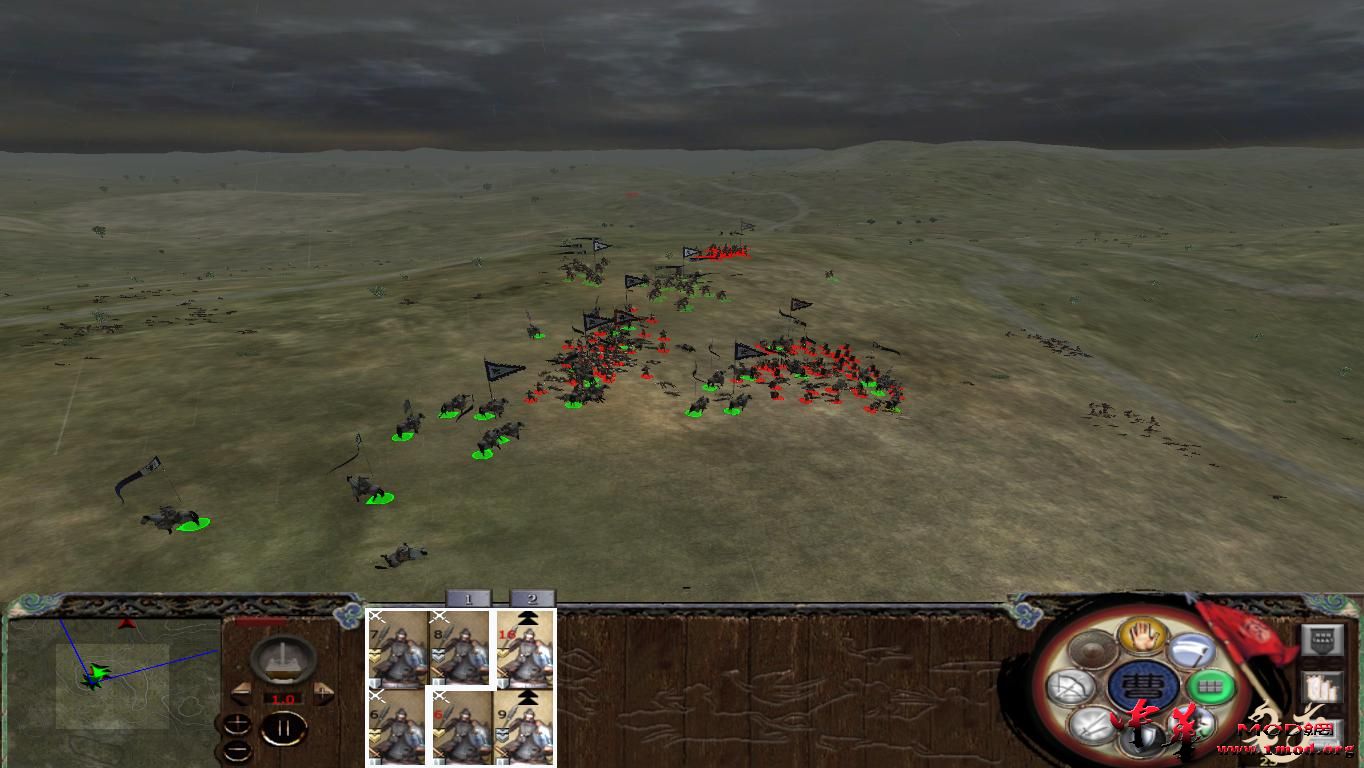Switch to unit group tab 1
The height and width of the screenshot is (768, 1364).
[466, 598]
